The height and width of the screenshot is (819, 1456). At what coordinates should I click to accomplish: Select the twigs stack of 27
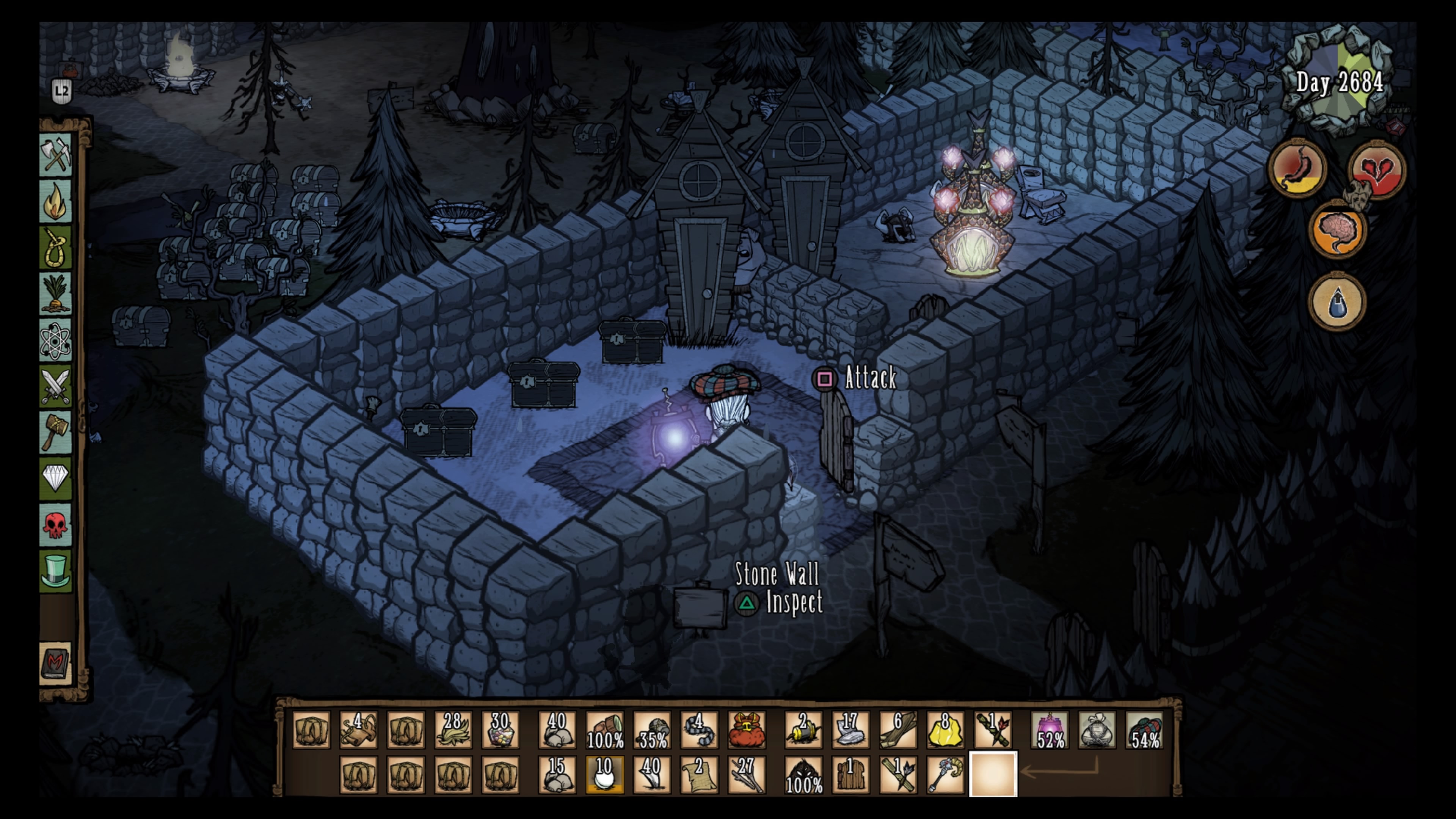pos(746,774)
